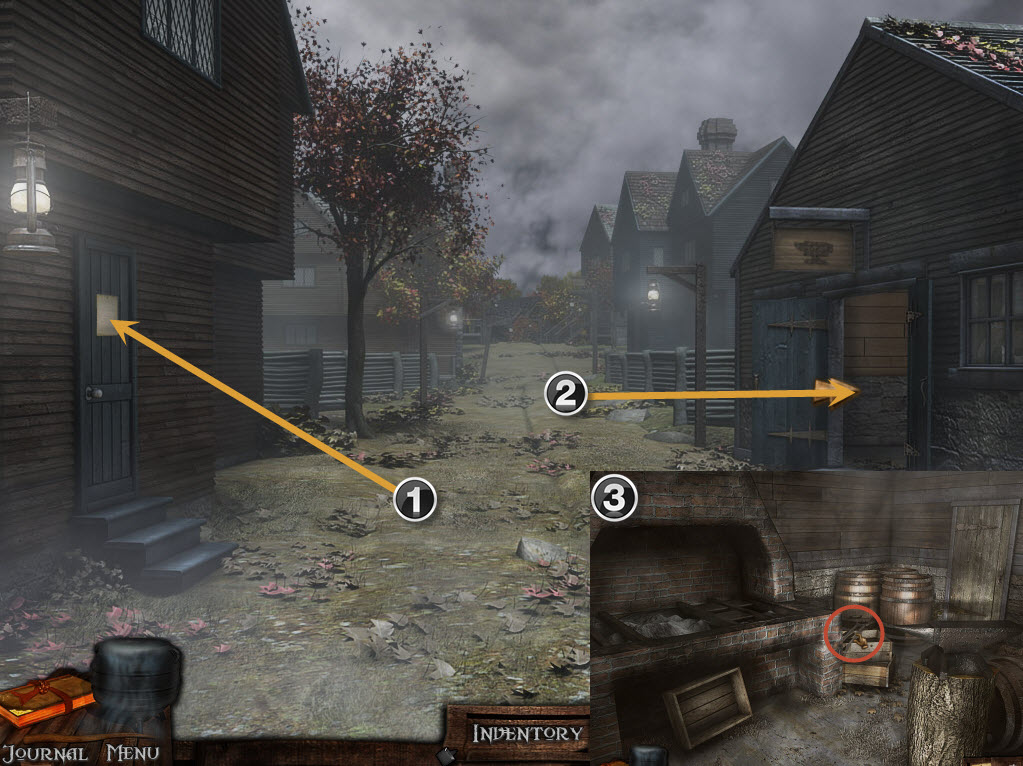Open the Inventory panel
The width and height of the screenshot is (1023, 766).
[x=527, y=733]
